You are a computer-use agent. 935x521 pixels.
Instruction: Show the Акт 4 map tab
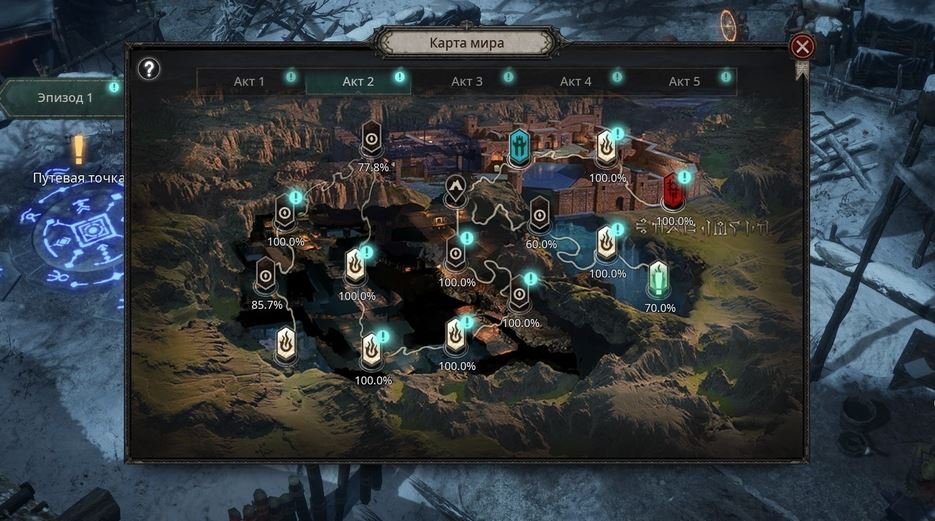[575, 81]
